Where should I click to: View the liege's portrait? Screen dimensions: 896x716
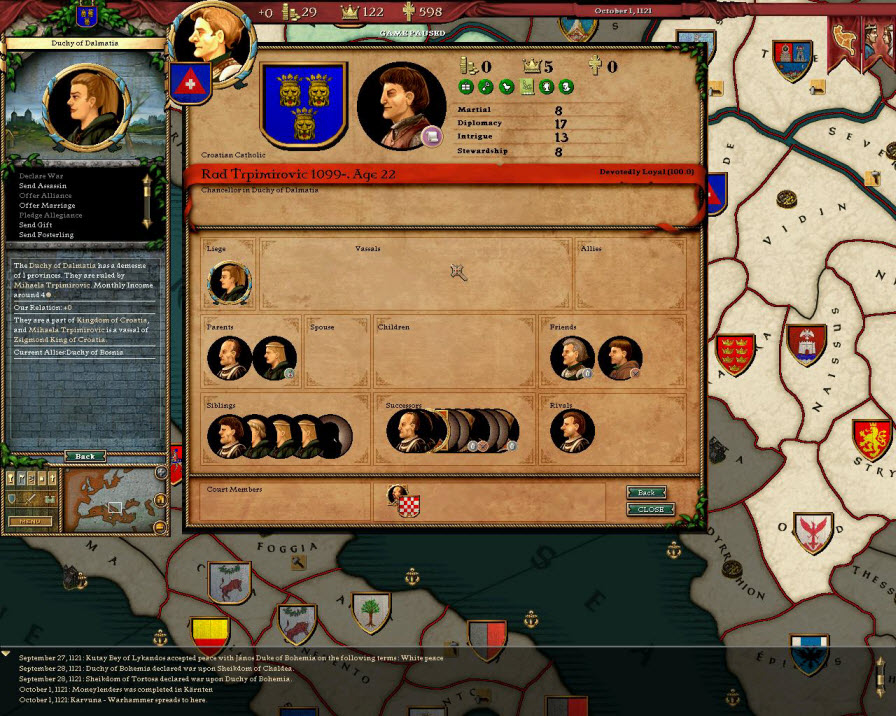(x=229, y=283)
